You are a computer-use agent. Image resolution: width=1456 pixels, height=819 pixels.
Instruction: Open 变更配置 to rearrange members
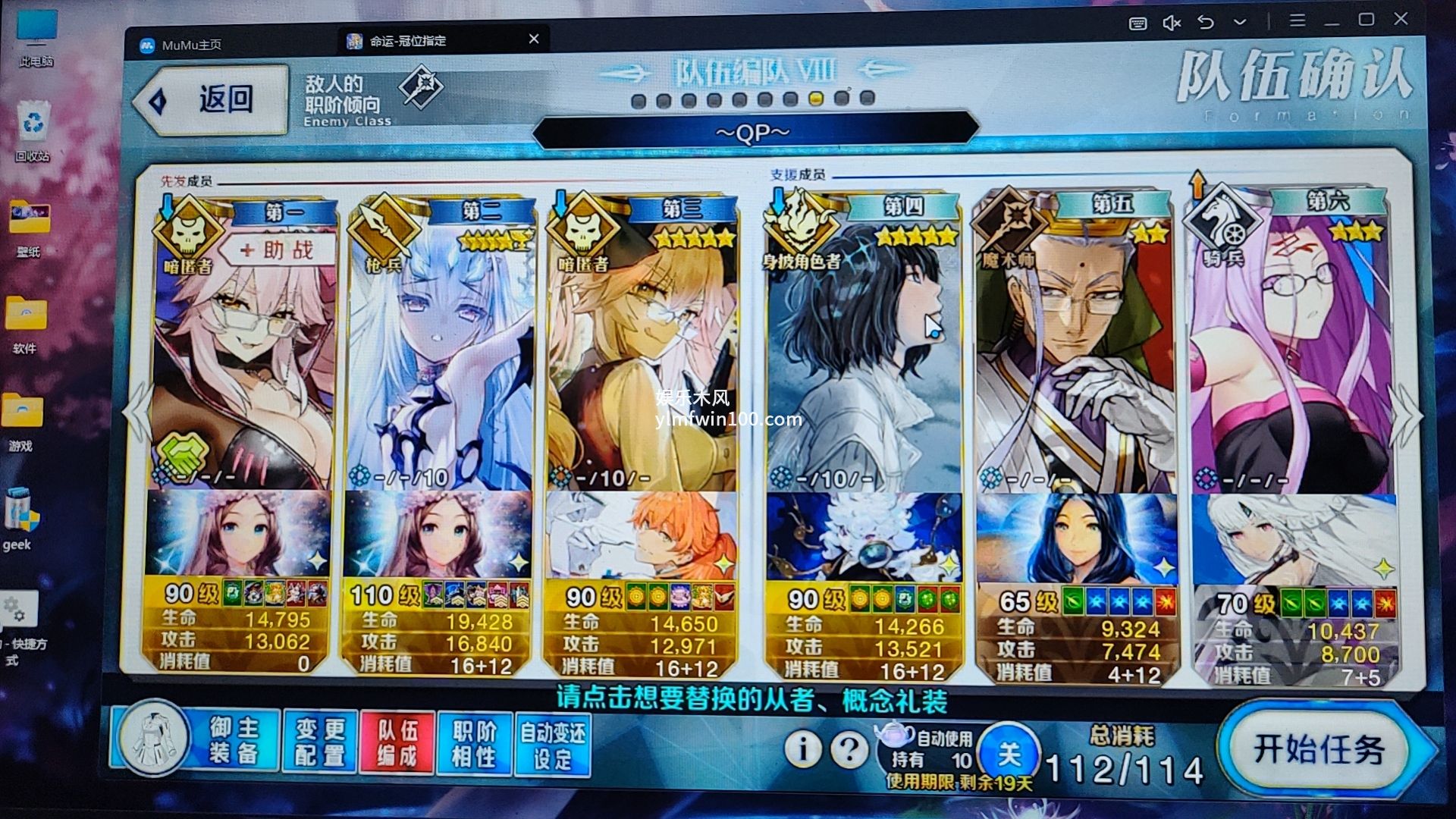(319, 742)
